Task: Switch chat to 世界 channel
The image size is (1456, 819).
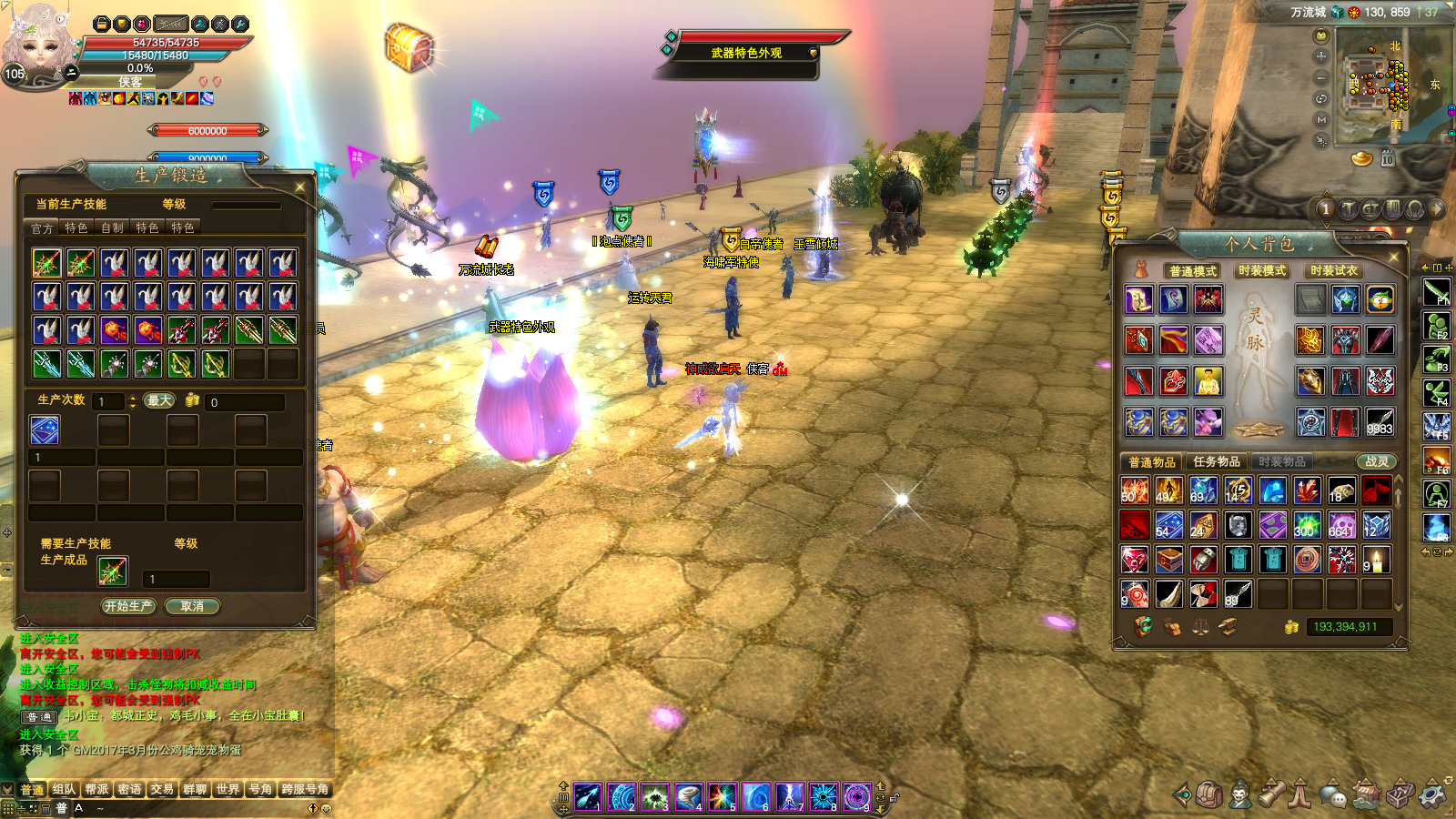Action: pos(227,789)
